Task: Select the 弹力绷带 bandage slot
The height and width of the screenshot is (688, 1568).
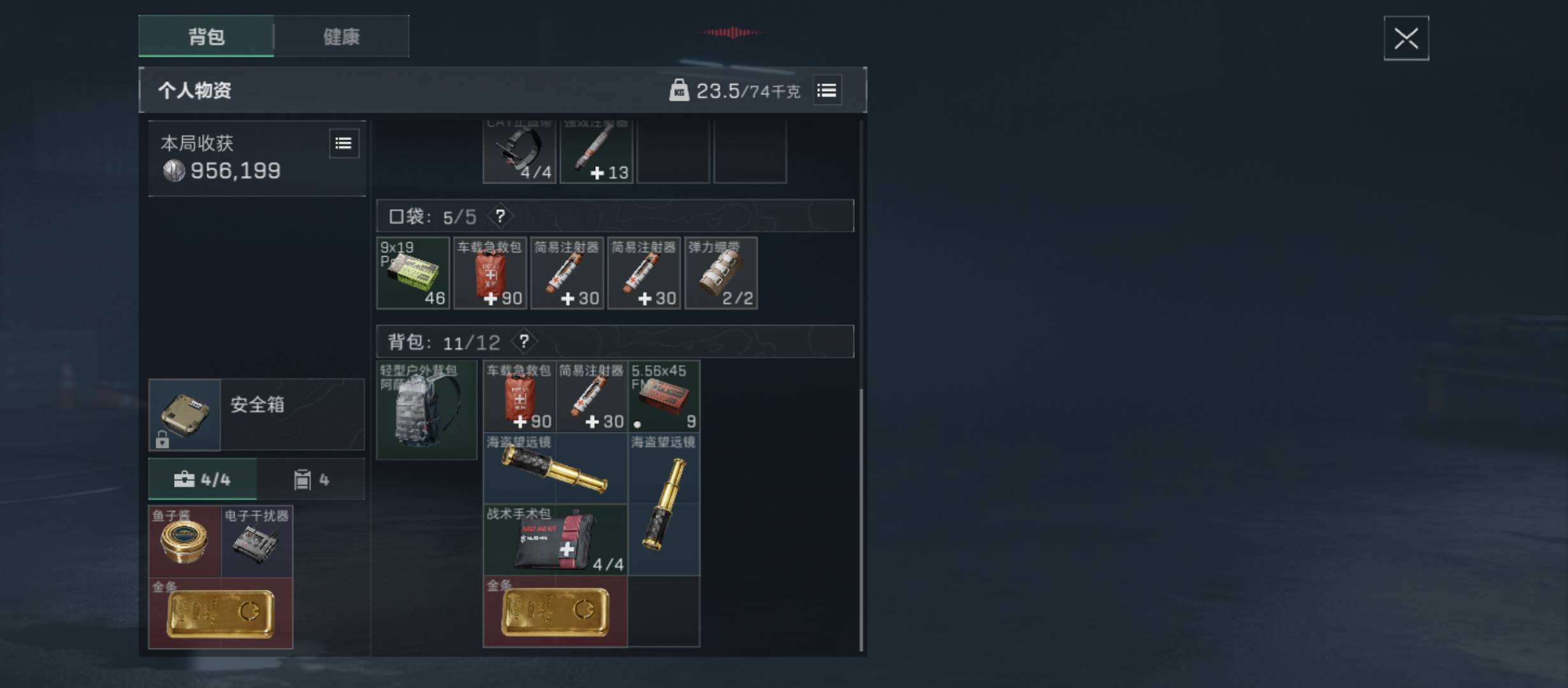Action: coord(721,273)
